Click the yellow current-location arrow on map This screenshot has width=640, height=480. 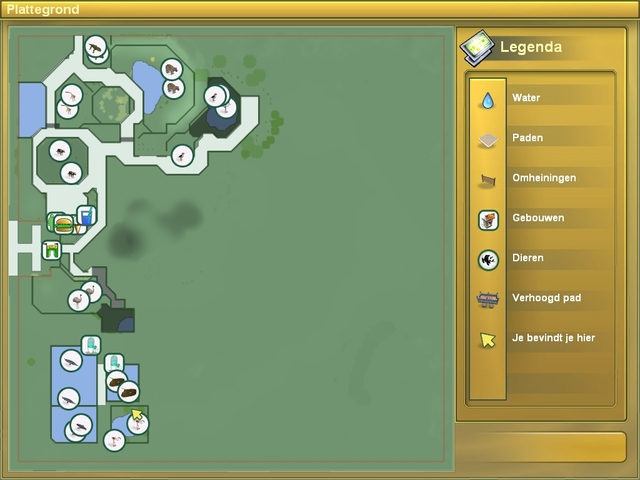(136, 414)
